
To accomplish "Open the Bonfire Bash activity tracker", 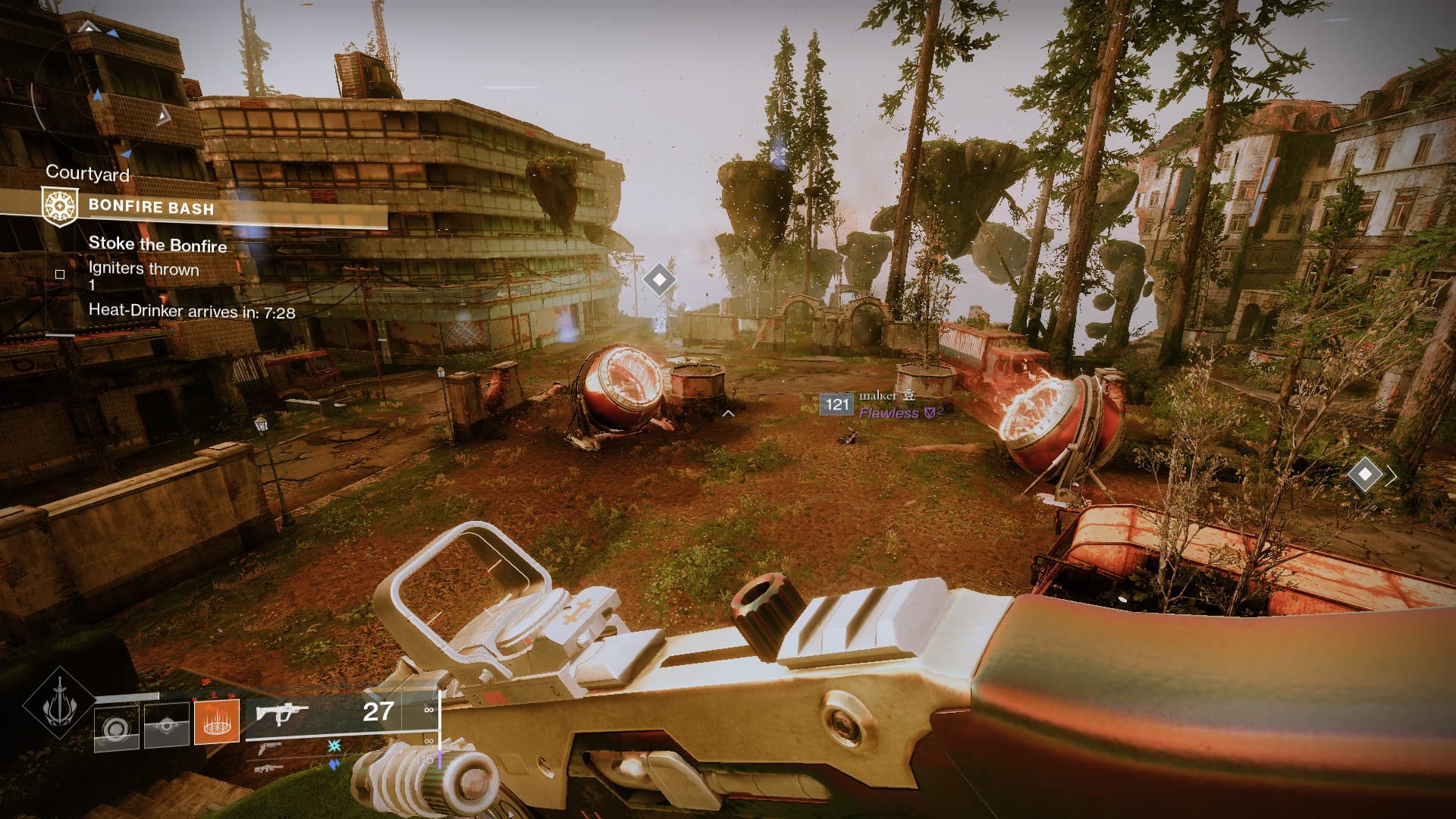I will [x=151, y=207].
